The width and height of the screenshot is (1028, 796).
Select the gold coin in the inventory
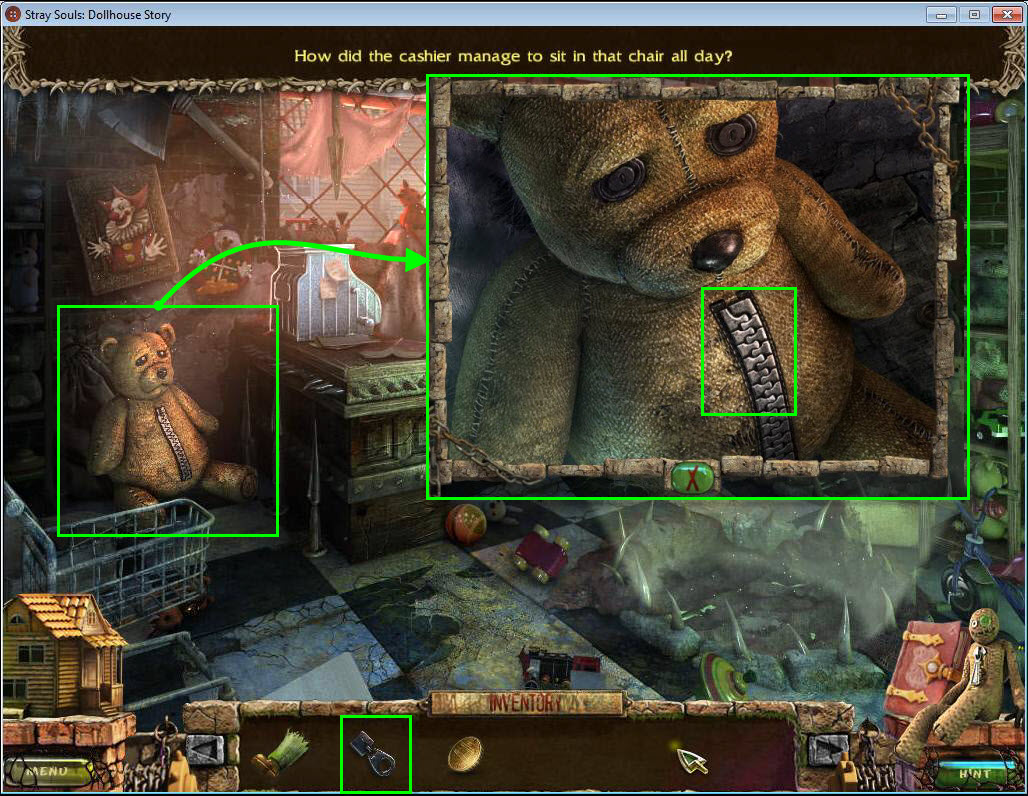pos(465,754)
